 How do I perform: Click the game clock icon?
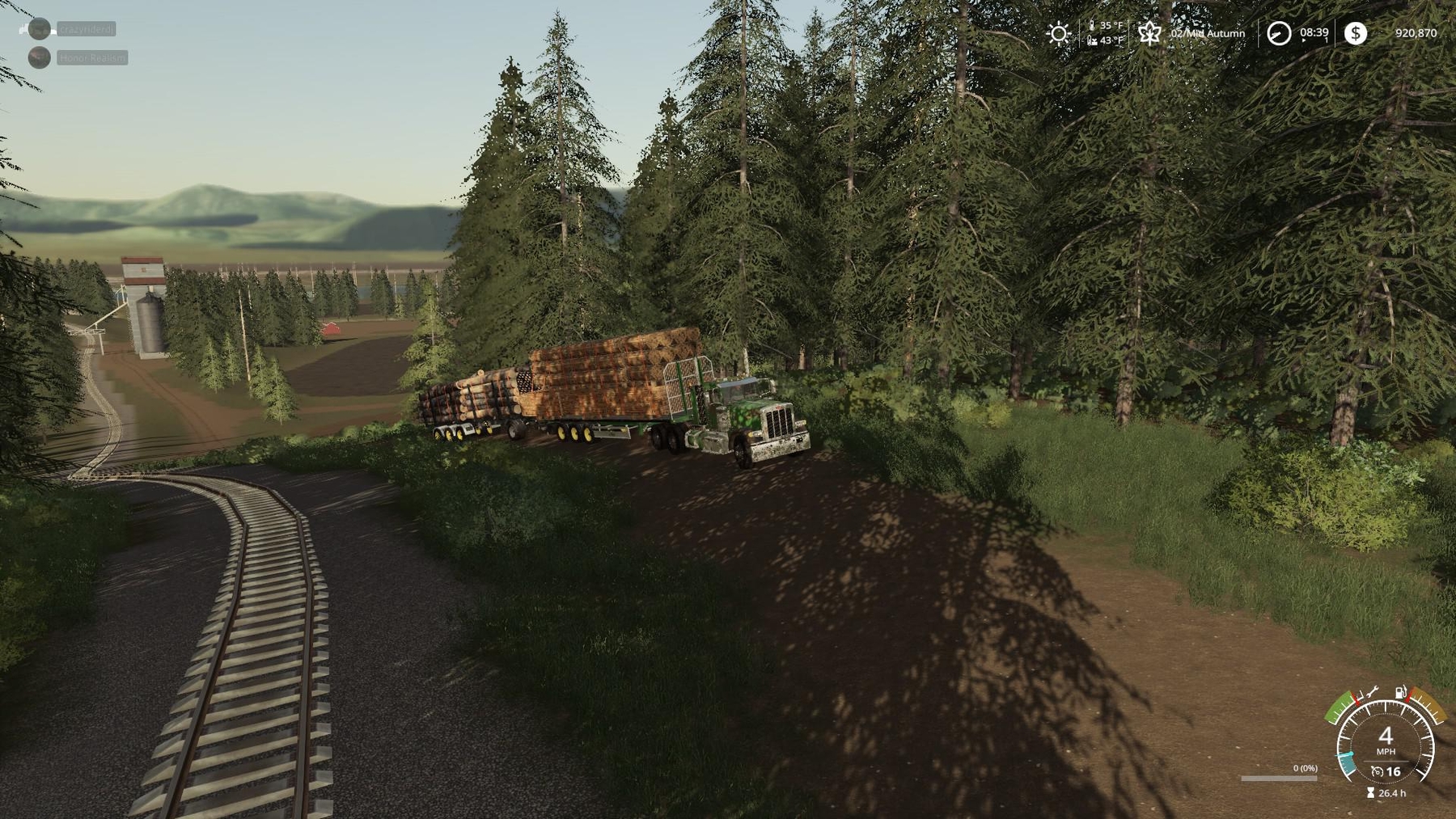1278,33
